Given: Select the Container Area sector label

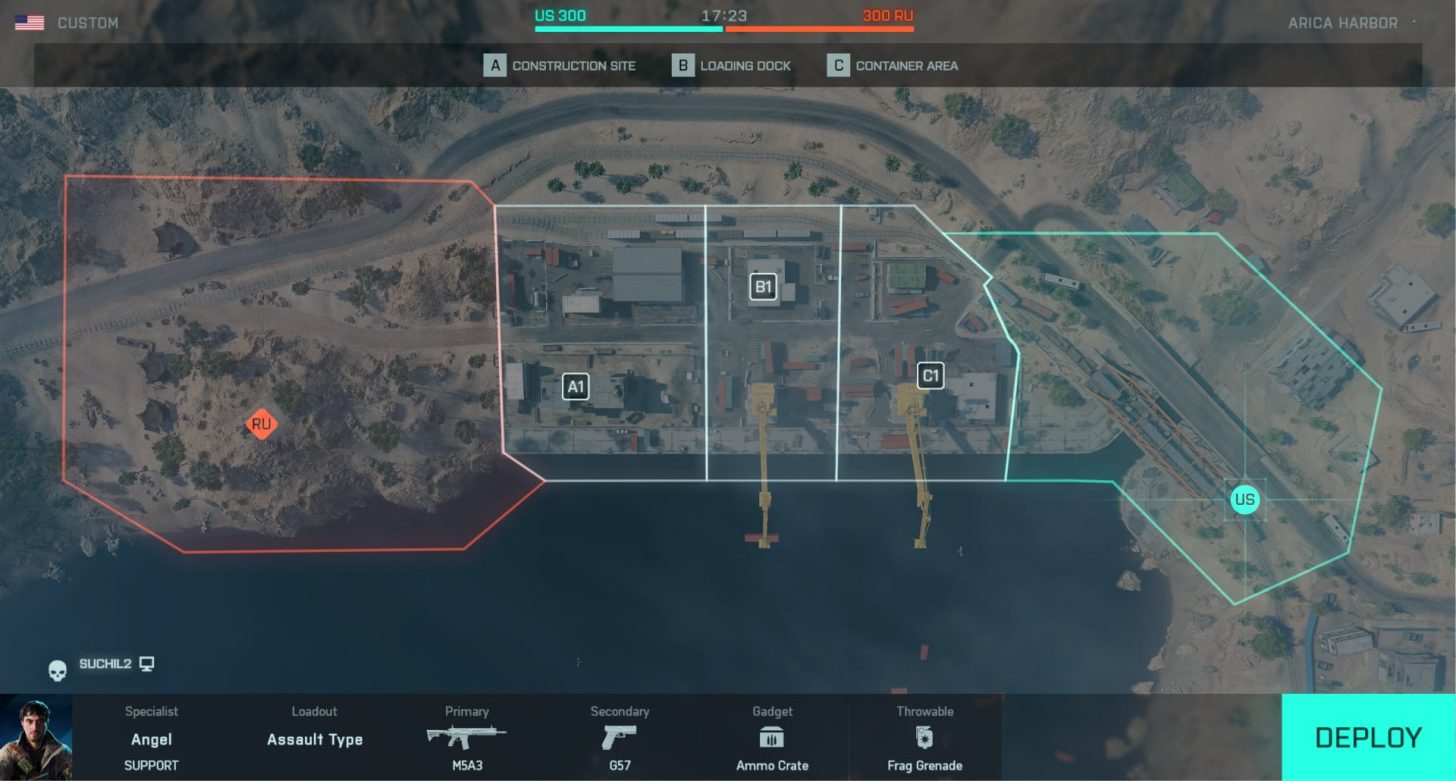Looking at the screenshot, I should [893, 66].
